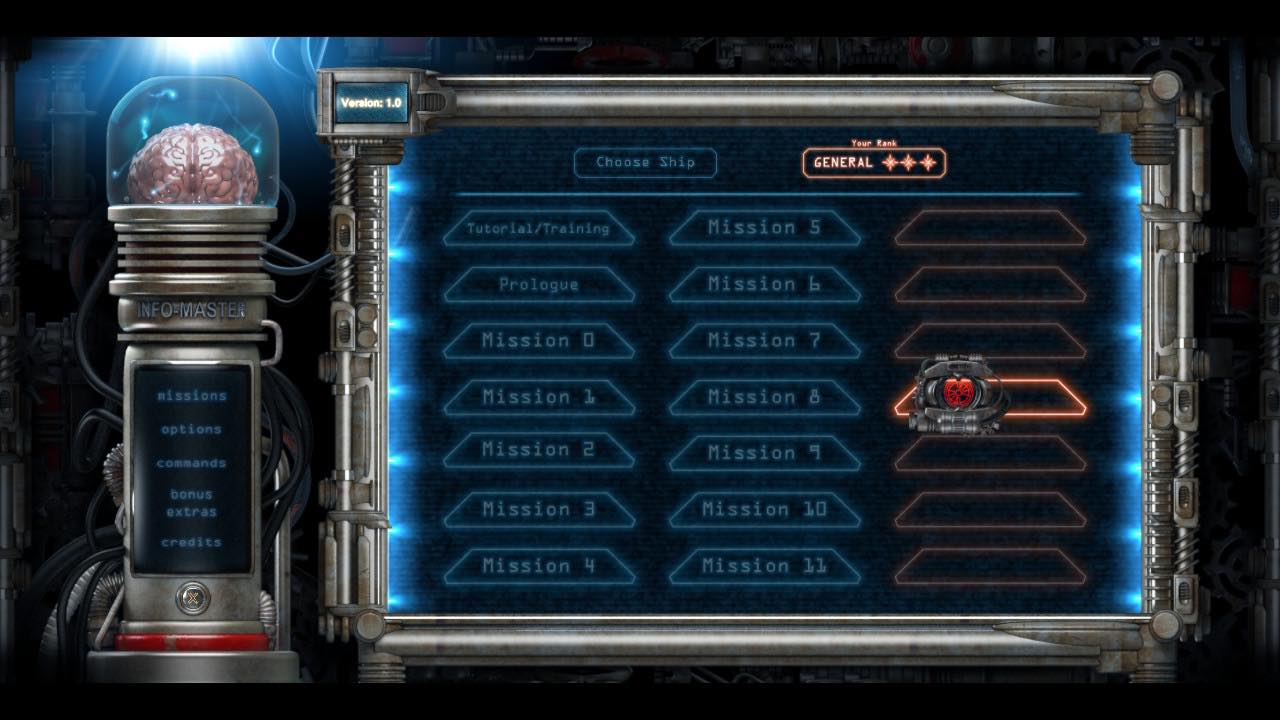Open the missions menu entry
The width and height of the screenshot is (1280, 720).
pos(191,396)
